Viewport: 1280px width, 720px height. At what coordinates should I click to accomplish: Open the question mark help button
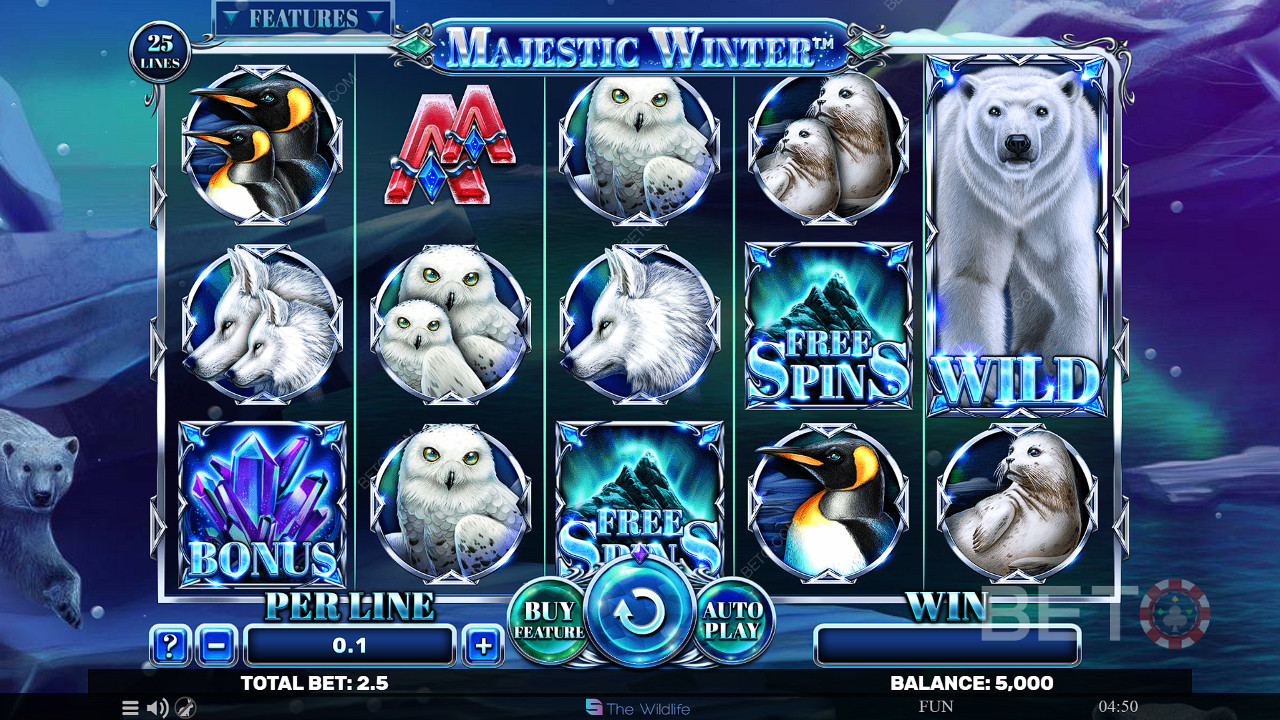click(x=170, y=646)
